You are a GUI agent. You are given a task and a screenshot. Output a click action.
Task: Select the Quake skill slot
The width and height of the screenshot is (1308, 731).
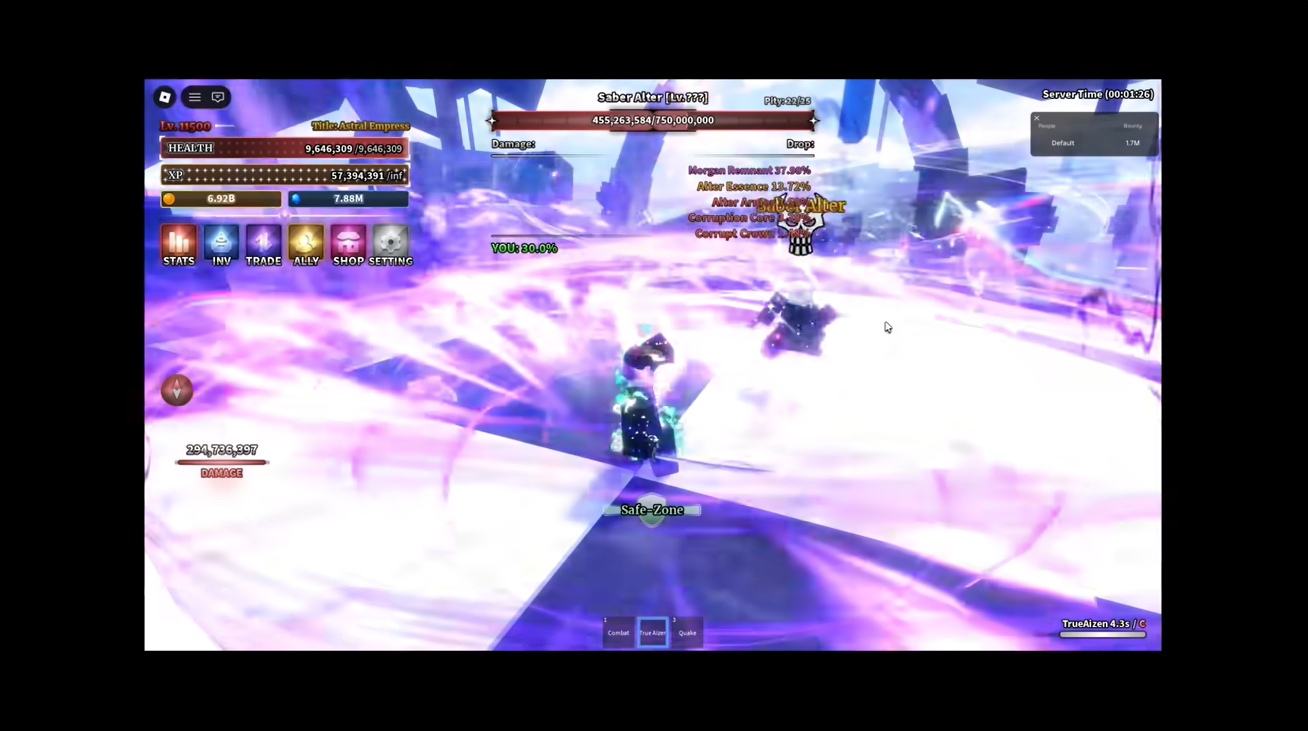coord(687,631)
